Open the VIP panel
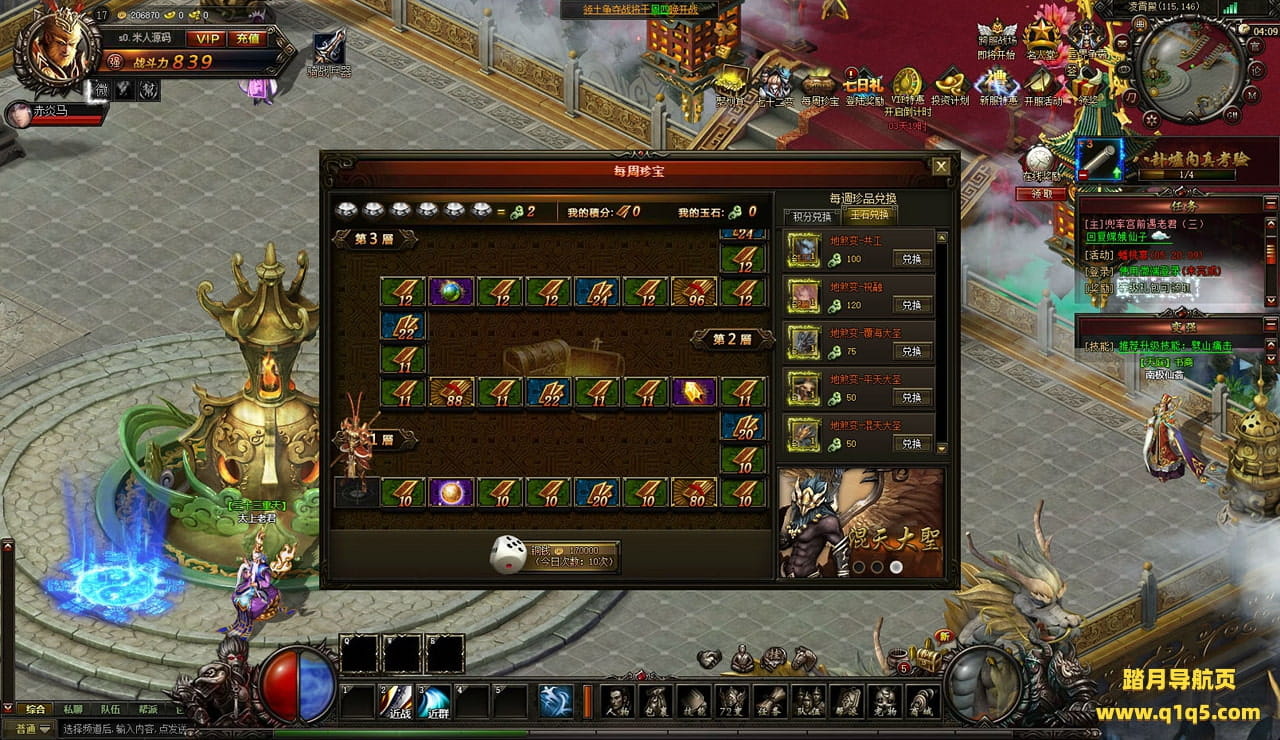This screenshot has height=740, width=1280. (208, 38)
